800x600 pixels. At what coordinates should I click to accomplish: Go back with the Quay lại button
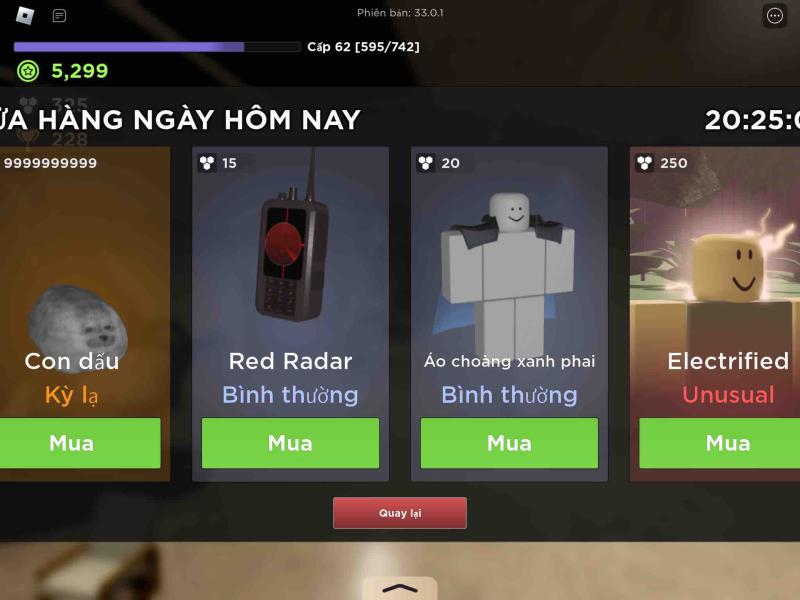400,513
